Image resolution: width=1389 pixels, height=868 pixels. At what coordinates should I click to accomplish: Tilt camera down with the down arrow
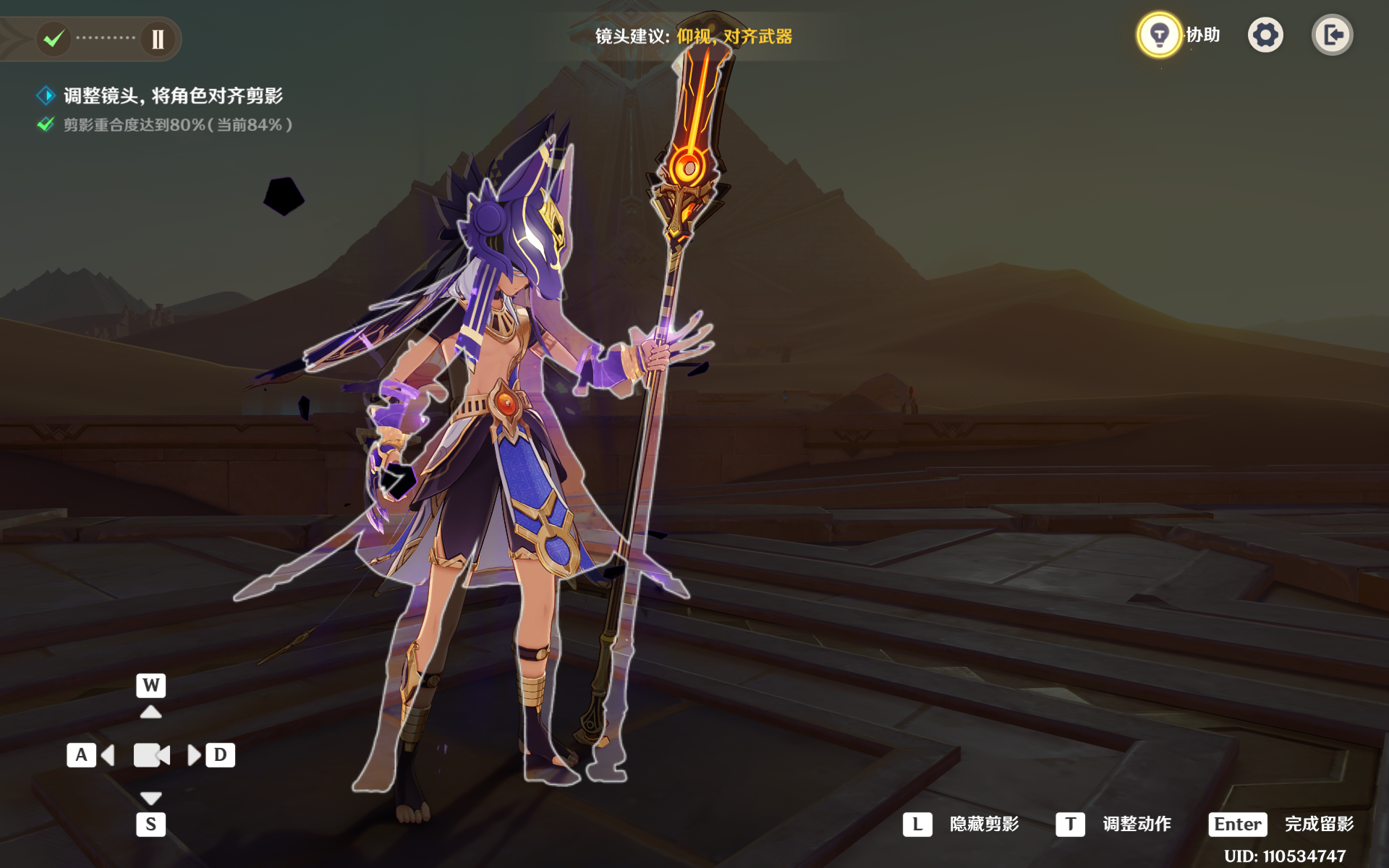150,798
